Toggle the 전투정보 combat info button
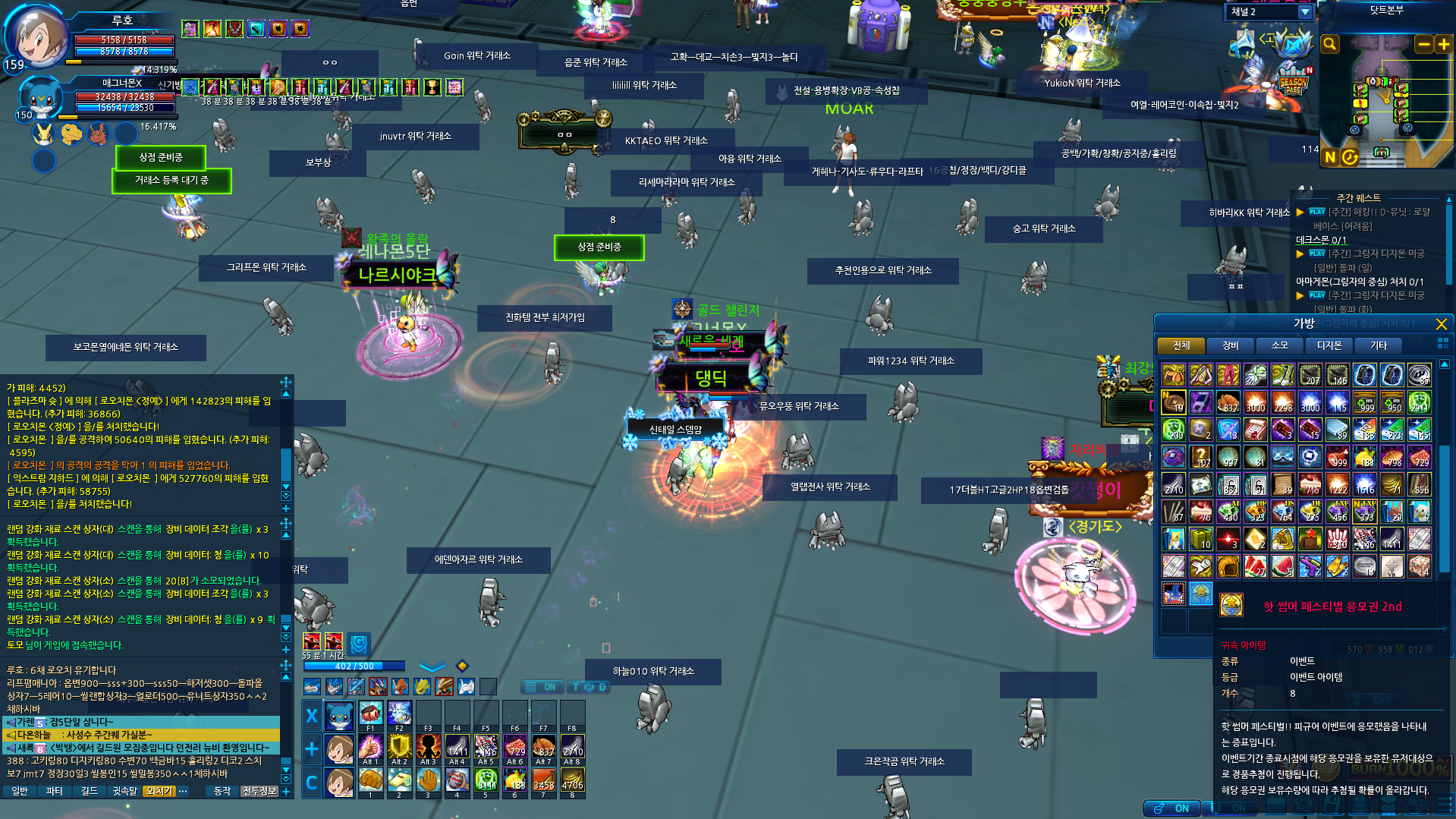1456x819 pixels. pyautogui.click(x=259, y=792)
